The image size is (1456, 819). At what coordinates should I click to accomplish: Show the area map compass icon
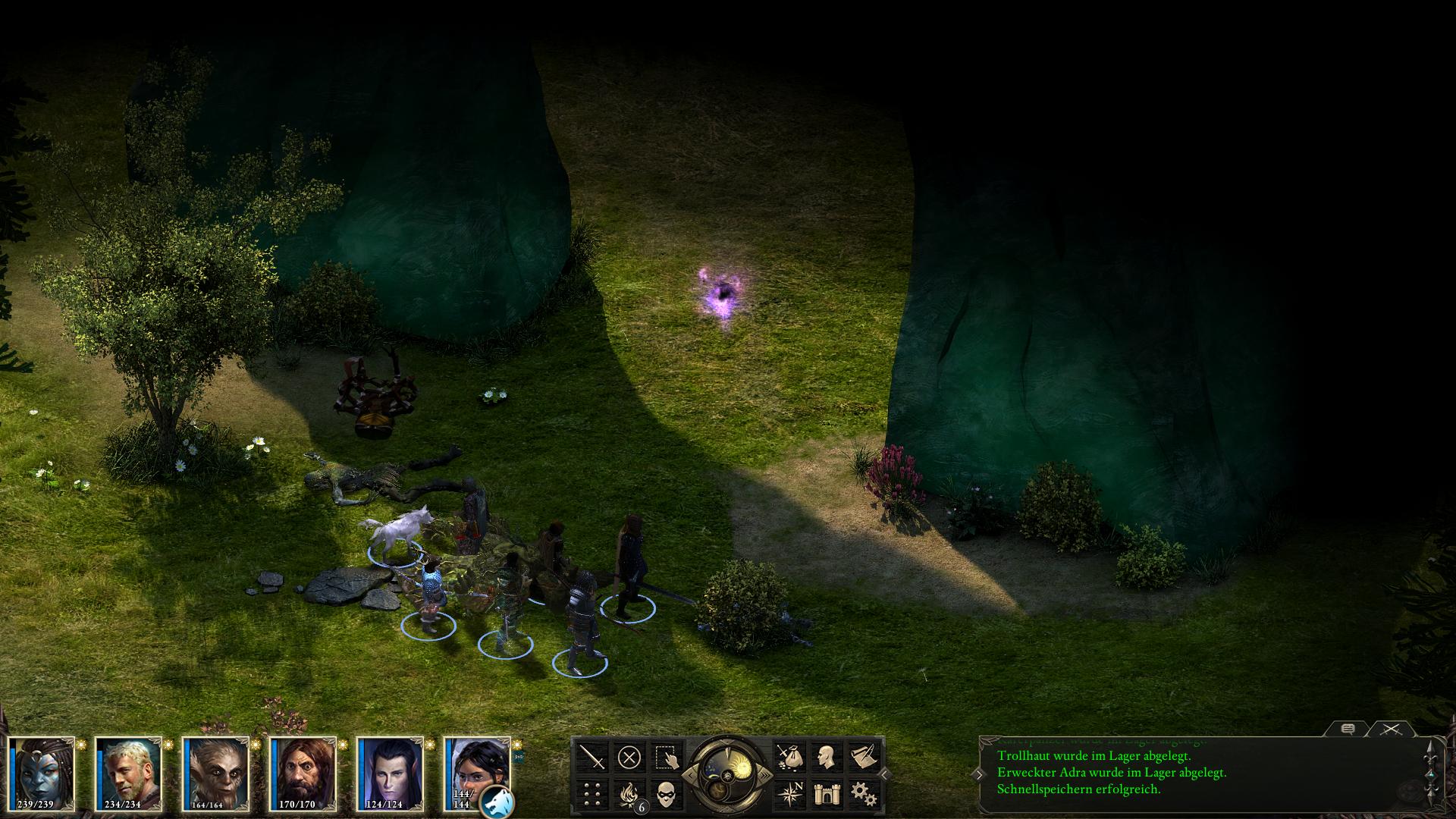789,794
